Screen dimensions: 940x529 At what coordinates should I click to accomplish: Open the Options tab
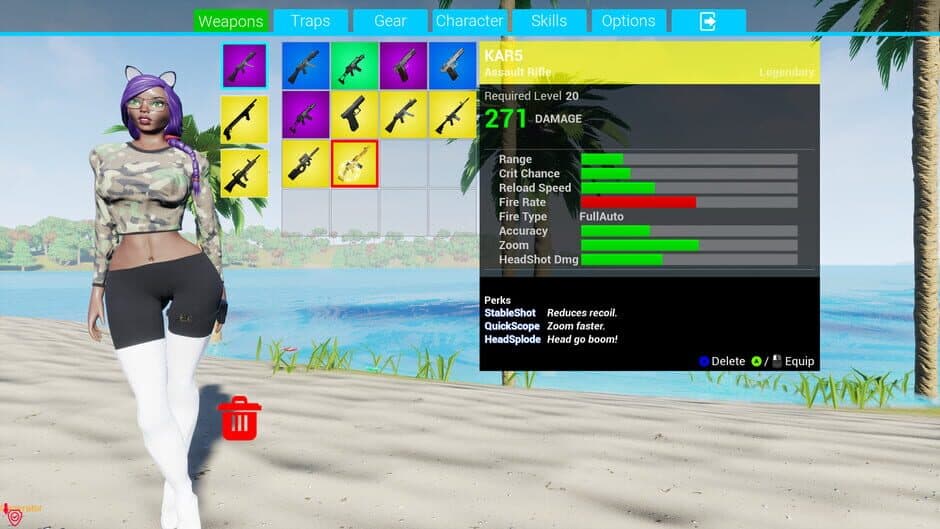click(628, 21)
